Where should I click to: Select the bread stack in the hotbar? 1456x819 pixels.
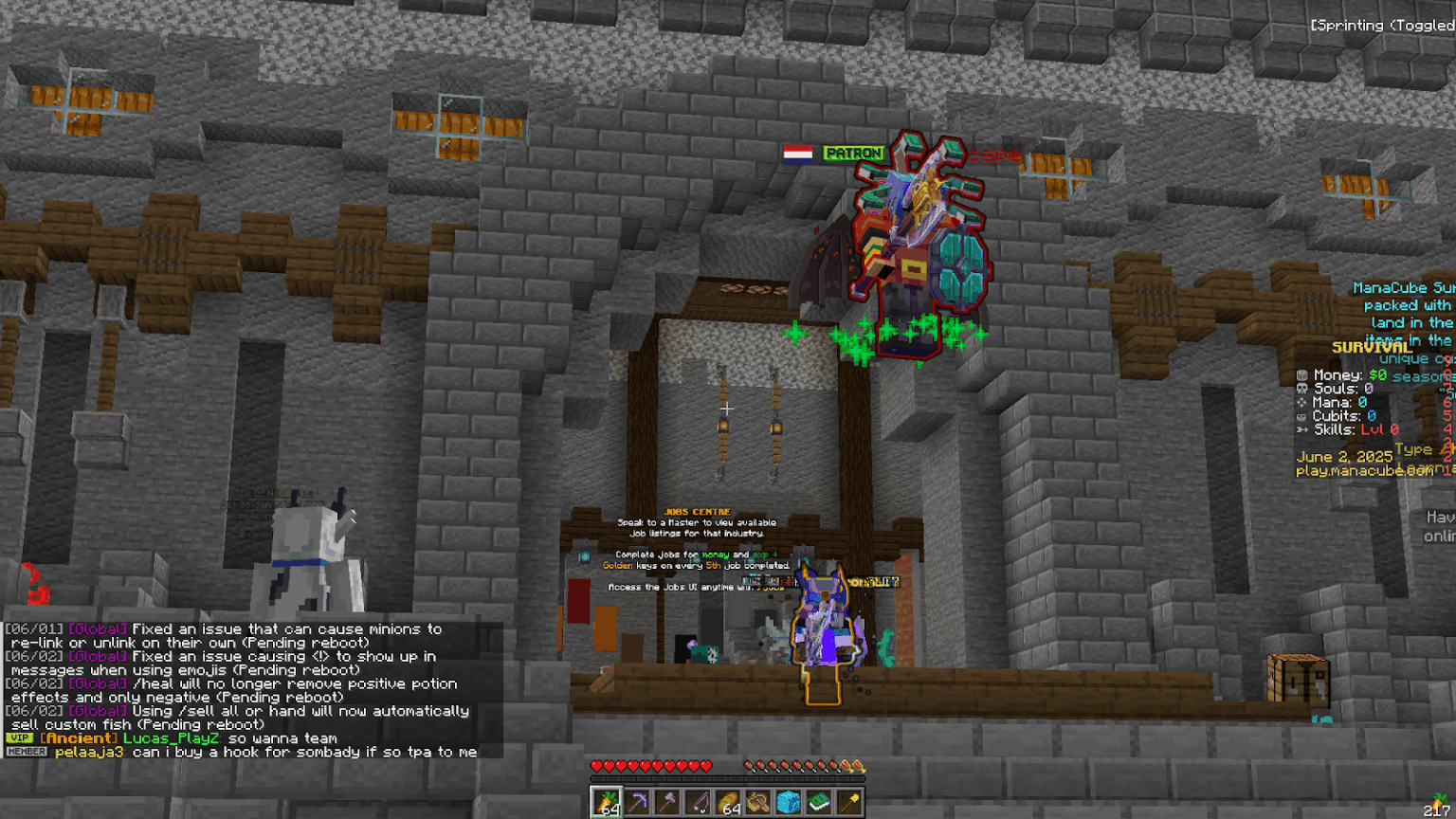[x=727, y=801]
